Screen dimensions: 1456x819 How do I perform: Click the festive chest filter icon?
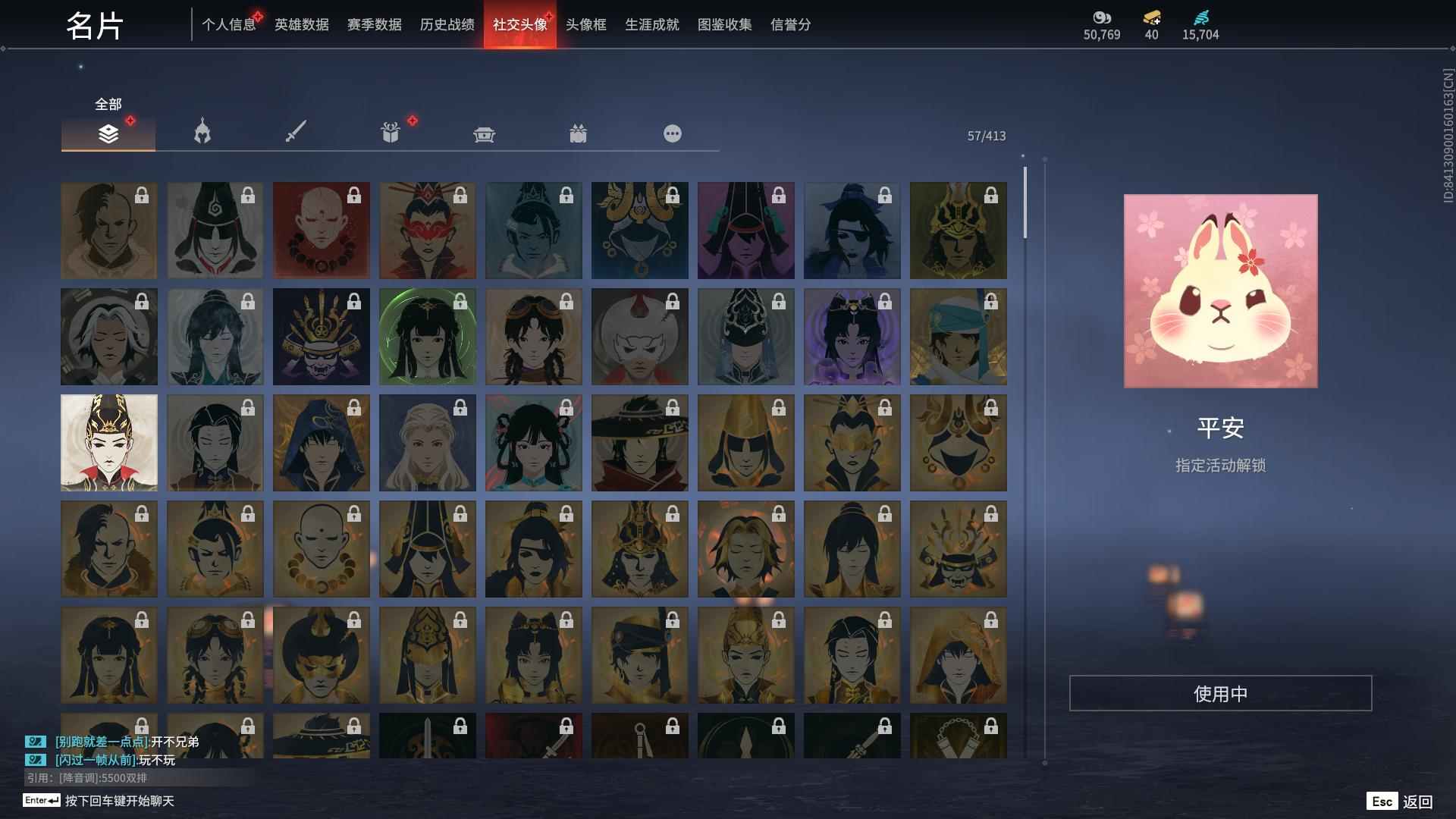pos(579,133)
